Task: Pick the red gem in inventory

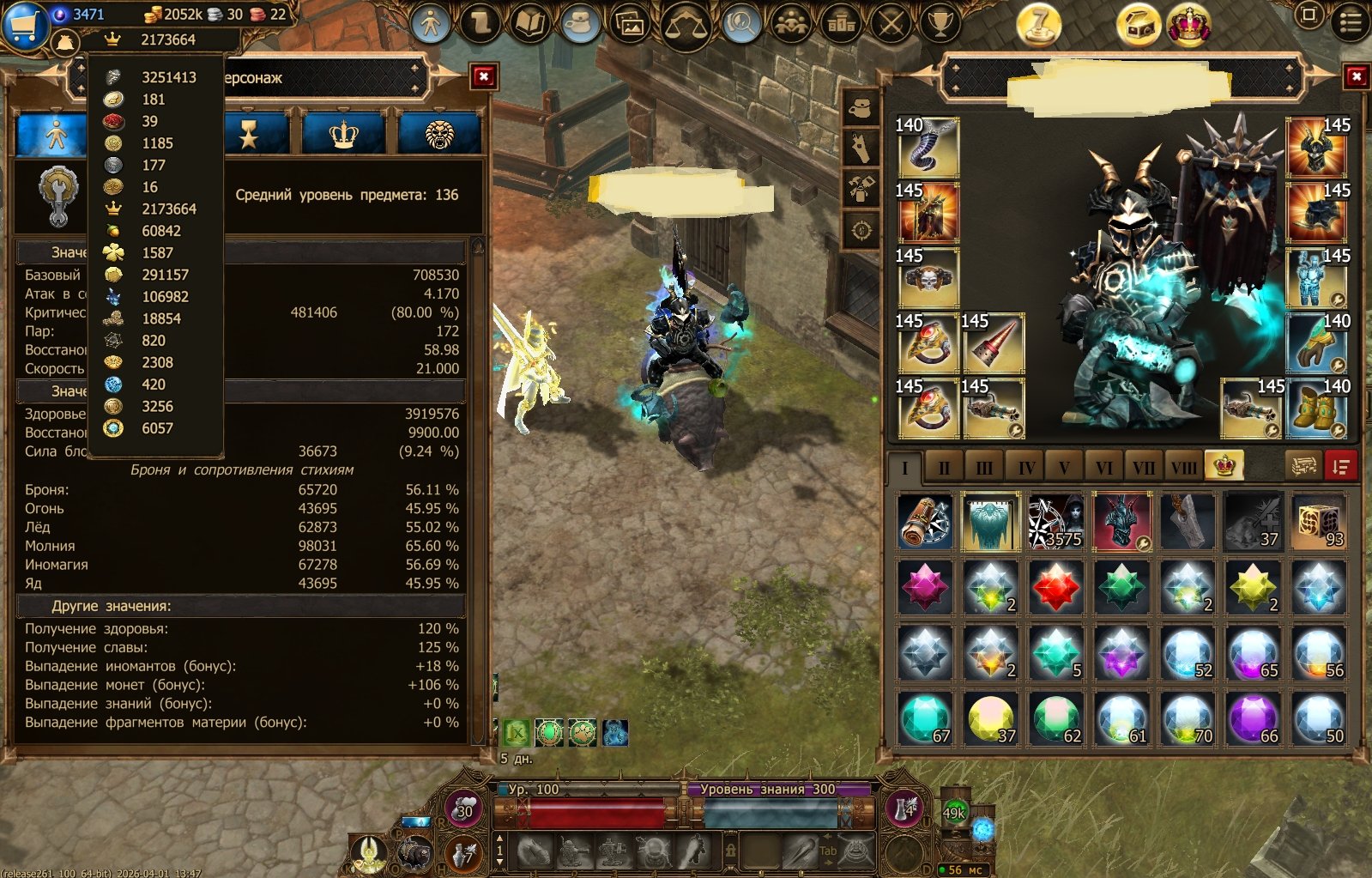Action: coord(1055,589)
